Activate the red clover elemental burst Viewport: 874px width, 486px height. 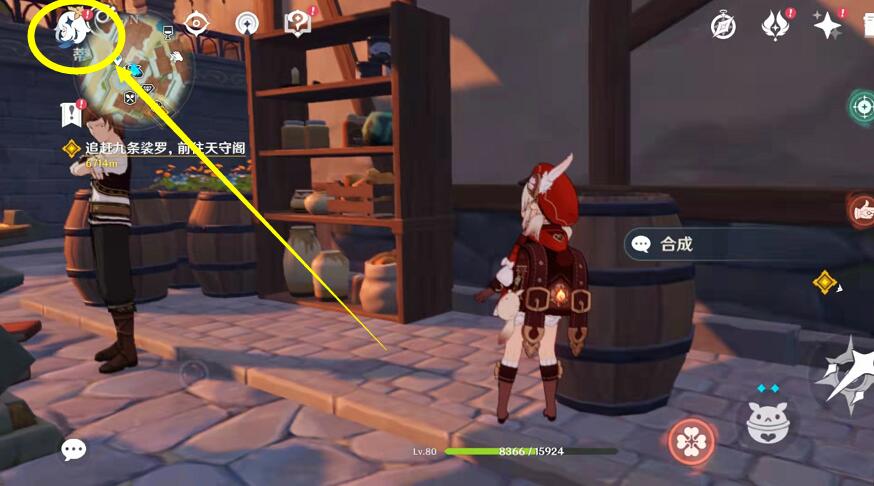pos(690,441)
